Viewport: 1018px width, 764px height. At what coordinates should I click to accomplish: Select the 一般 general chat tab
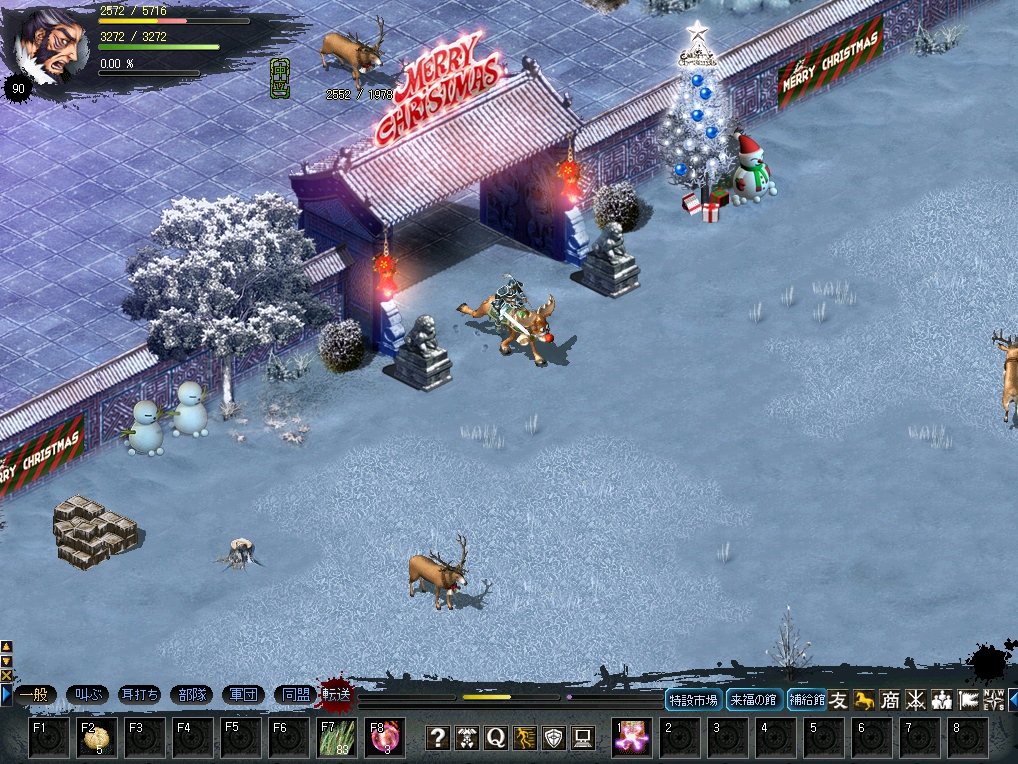(34, 694)
